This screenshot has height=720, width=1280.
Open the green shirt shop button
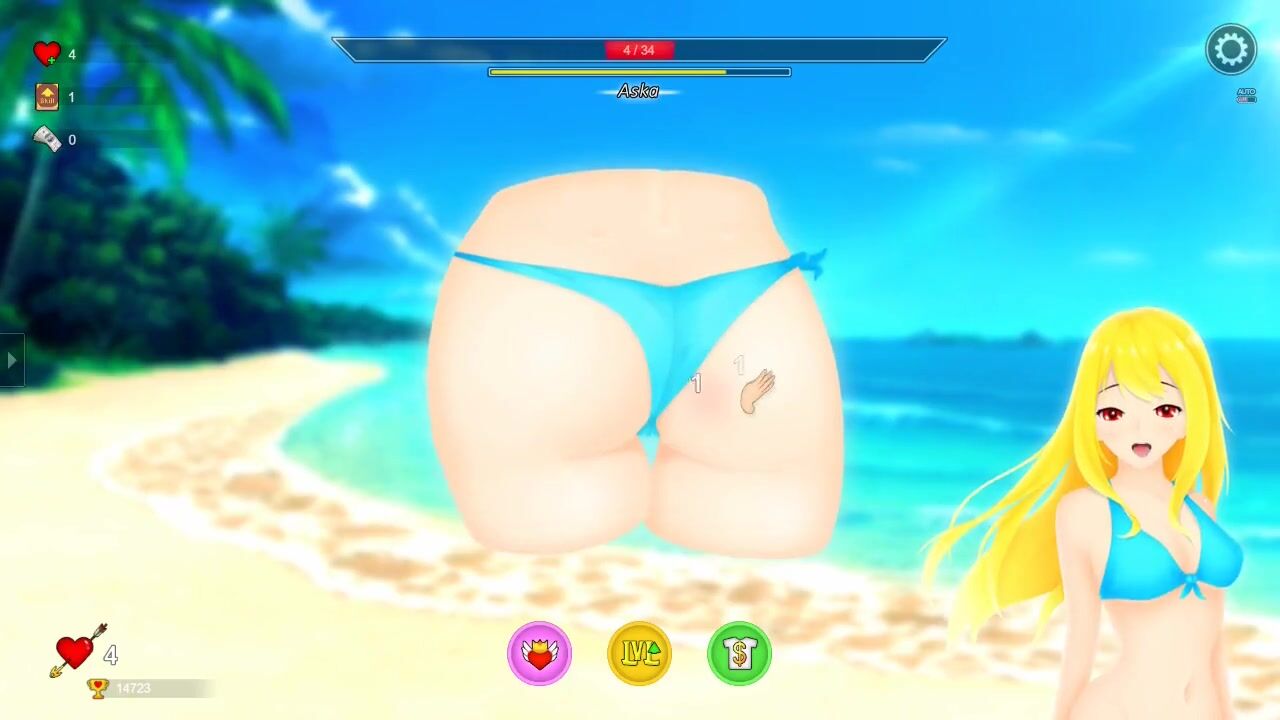pos(740,654)
